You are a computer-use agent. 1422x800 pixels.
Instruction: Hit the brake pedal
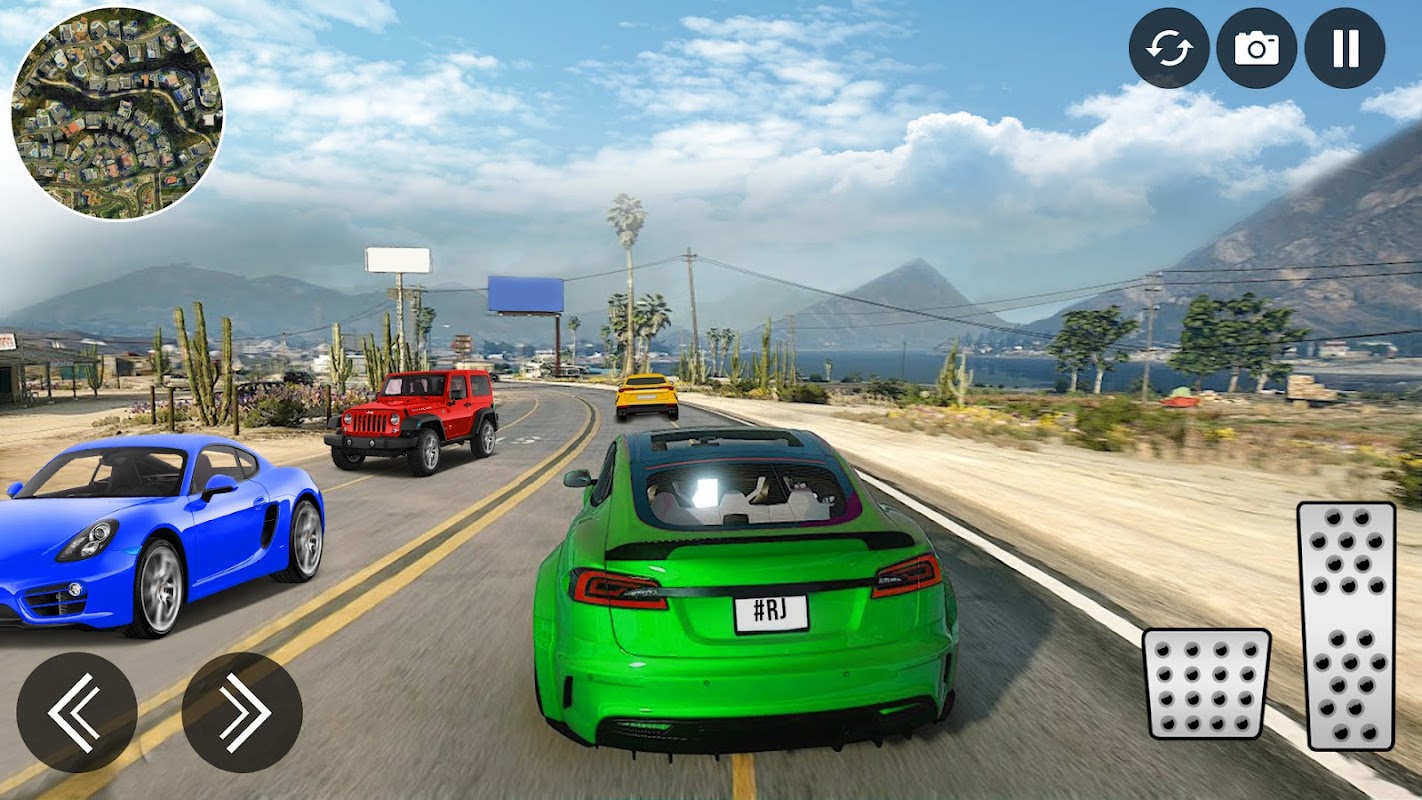(1206, 683)
